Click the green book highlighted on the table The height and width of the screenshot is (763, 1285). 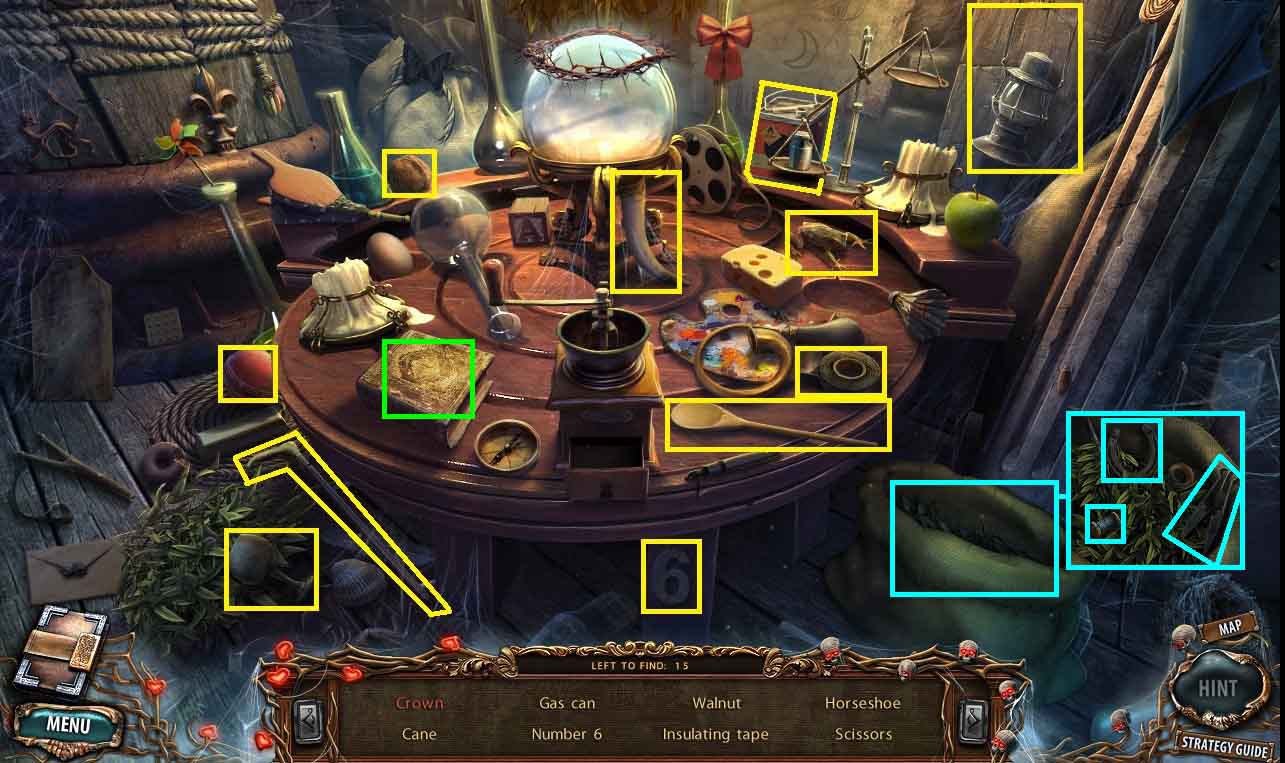(428, 378)
